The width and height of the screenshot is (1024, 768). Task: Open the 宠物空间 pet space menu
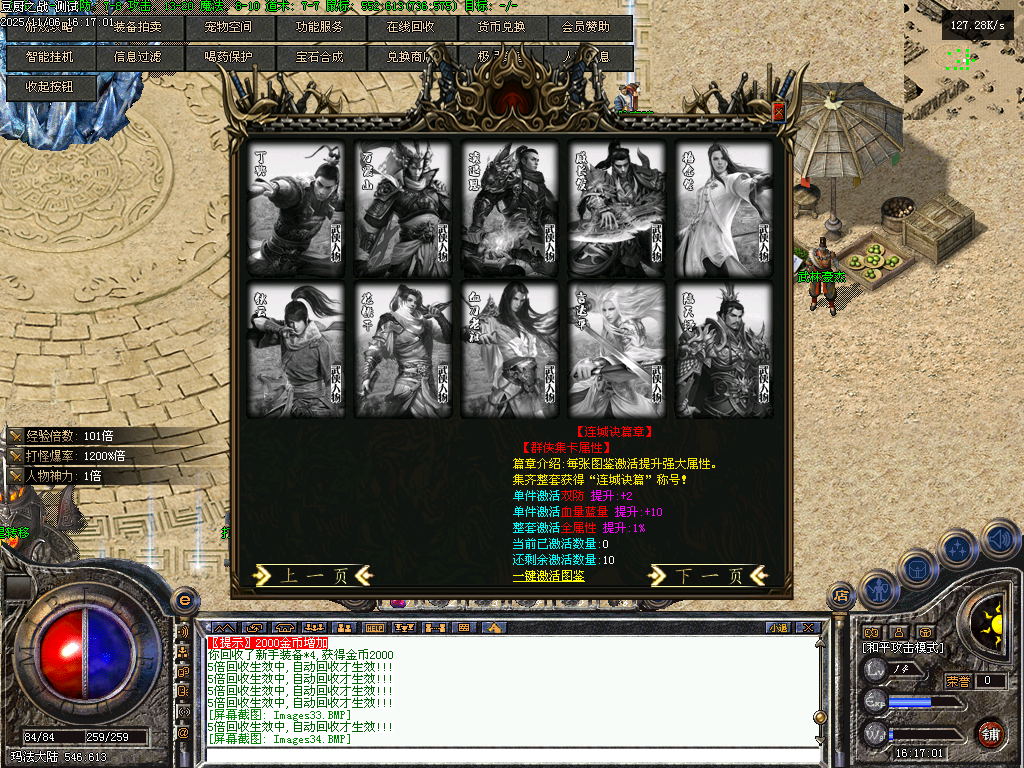pyautogui.click(x=230, y=27)
